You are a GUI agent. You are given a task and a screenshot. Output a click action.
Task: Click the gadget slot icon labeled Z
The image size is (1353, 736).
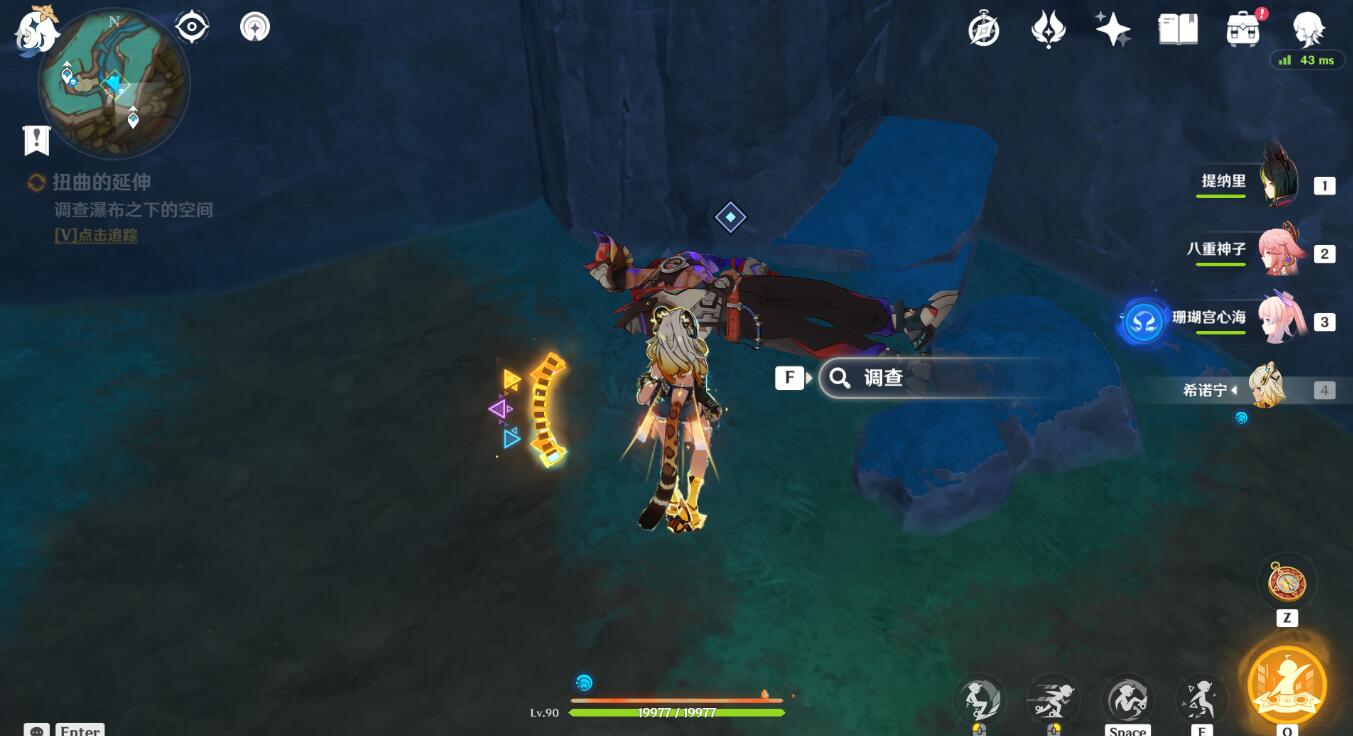click(x=1286, y=582)
